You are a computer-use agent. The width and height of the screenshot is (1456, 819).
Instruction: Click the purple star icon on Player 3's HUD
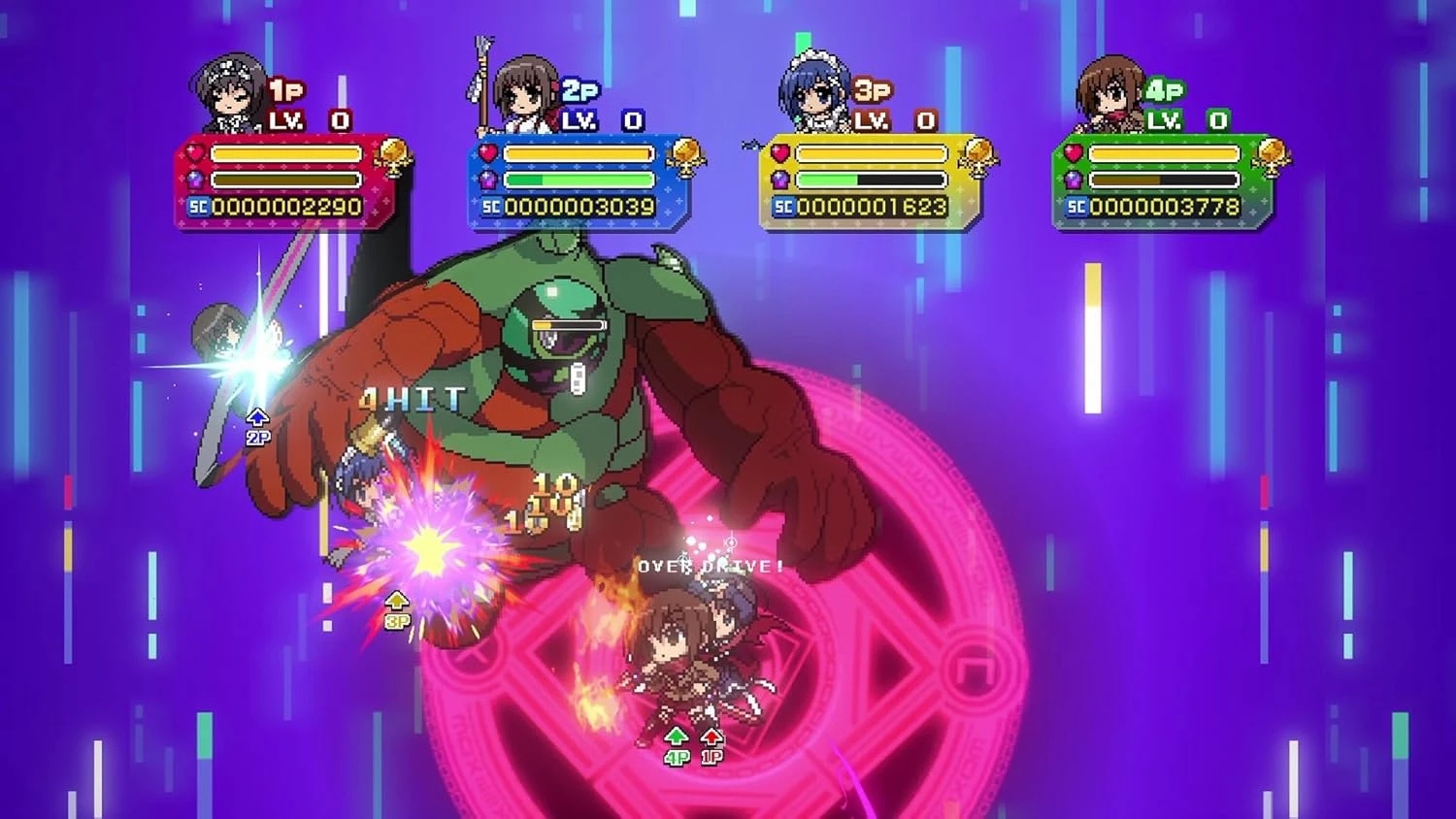point(783,178)
